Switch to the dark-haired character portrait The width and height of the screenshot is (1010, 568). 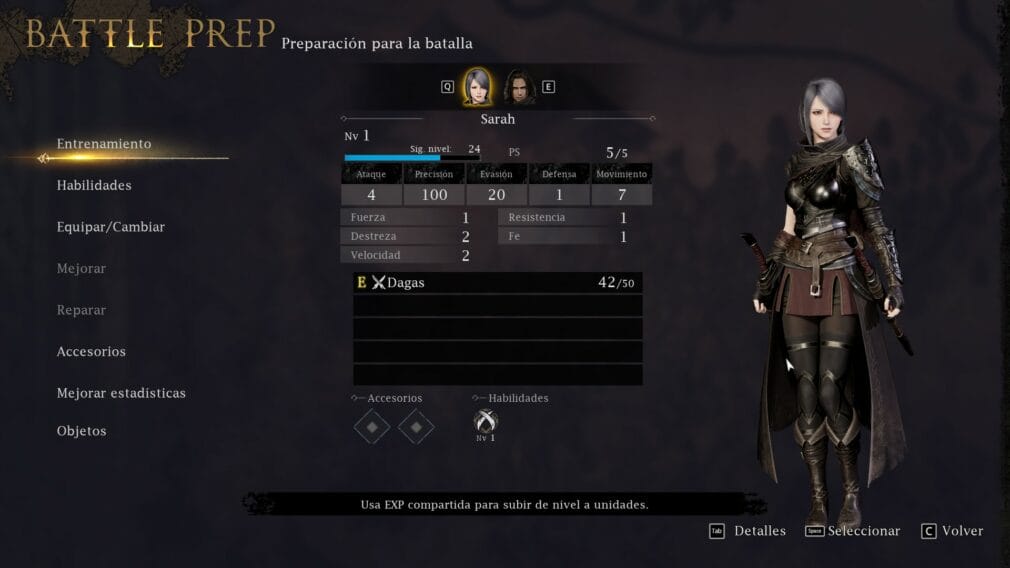click(519, 87)
